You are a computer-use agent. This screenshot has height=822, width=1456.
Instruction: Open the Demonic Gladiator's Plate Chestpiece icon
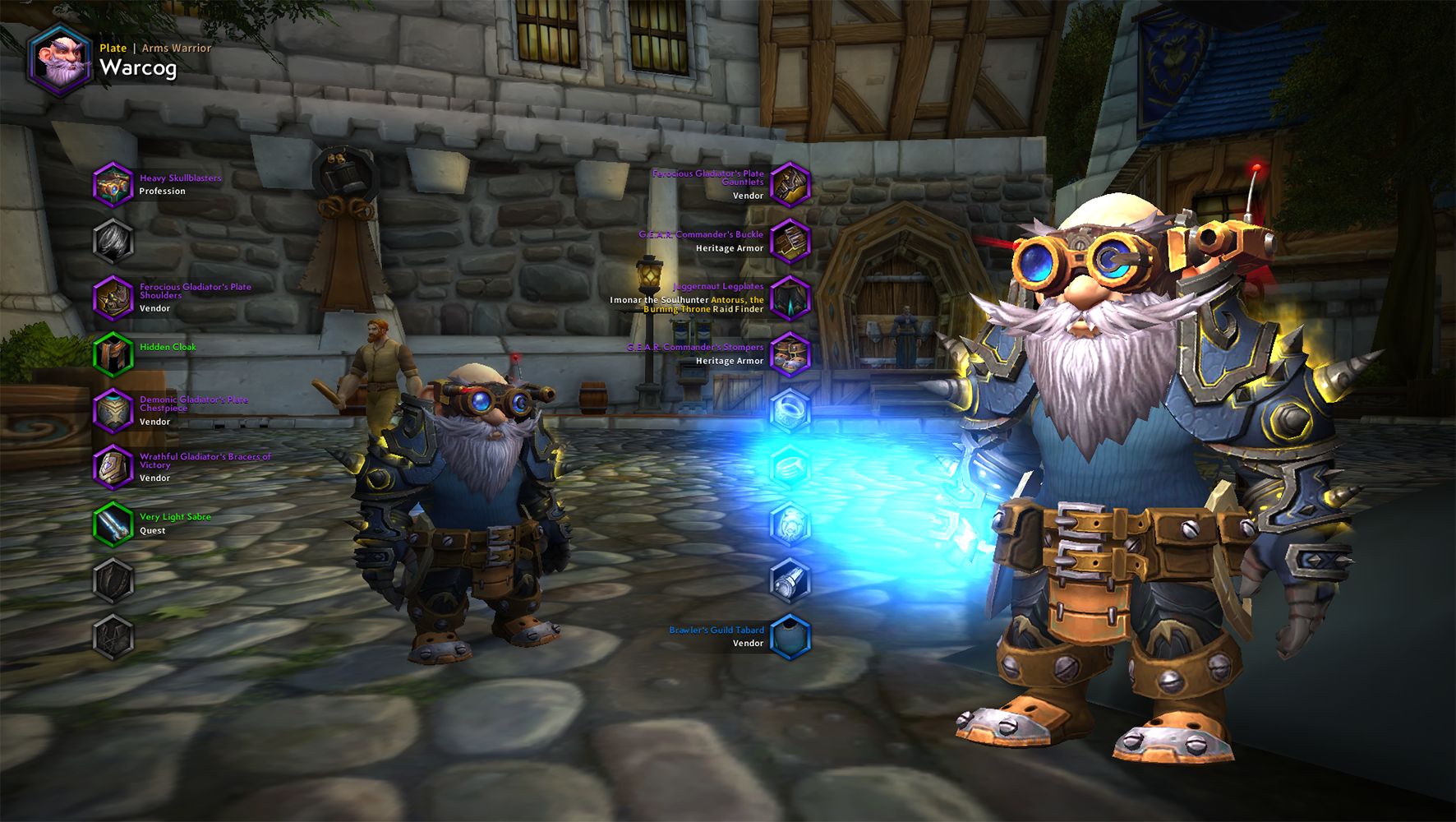point(113,412)
